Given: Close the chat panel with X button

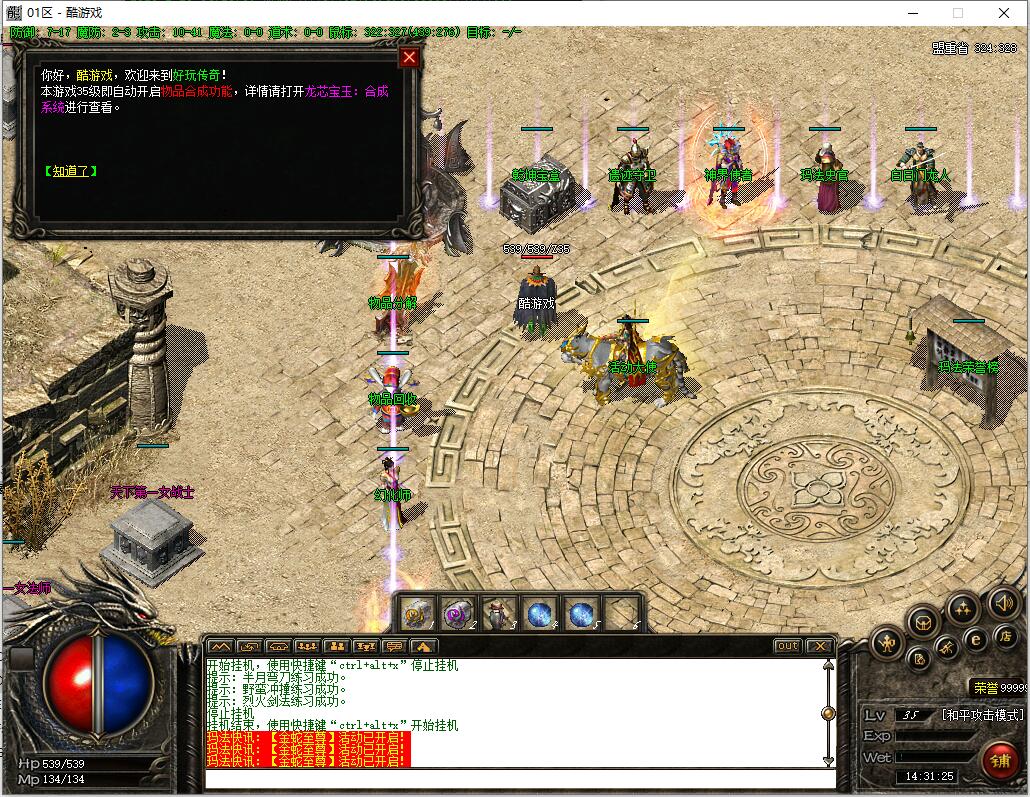Looking at the screenshot, I should [x=819, y=646].
